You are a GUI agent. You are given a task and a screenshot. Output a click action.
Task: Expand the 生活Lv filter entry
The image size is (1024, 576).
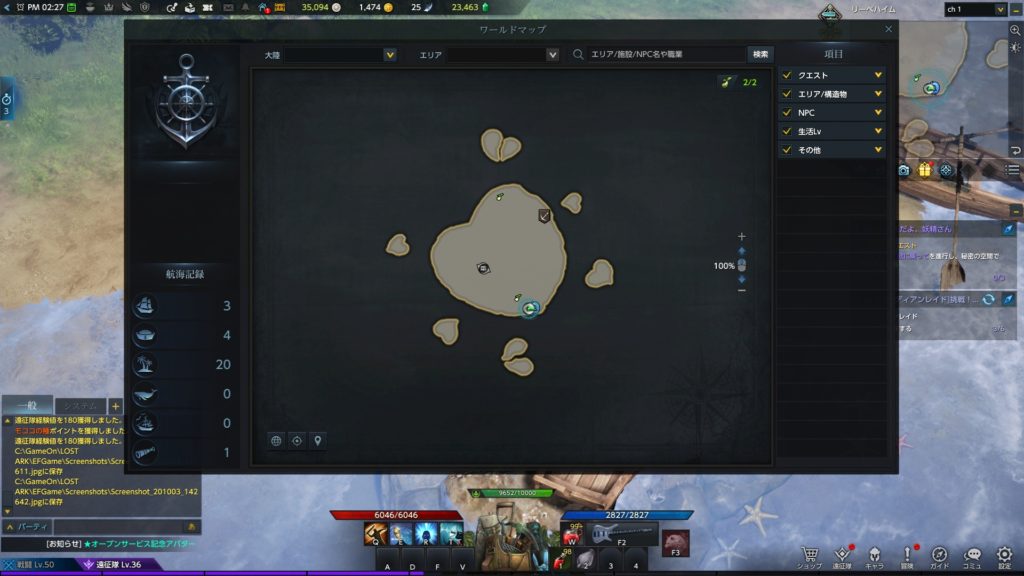pos(878,131)
